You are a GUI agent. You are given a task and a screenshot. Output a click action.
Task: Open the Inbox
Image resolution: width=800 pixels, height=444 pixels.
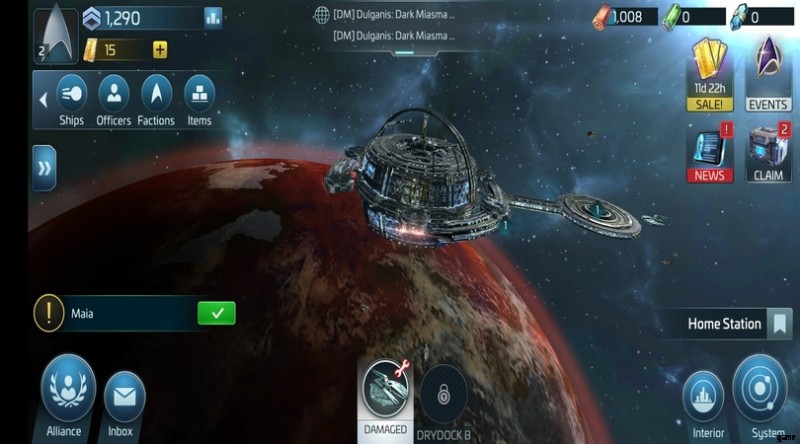pyautogui.click(x=125, y=398)
